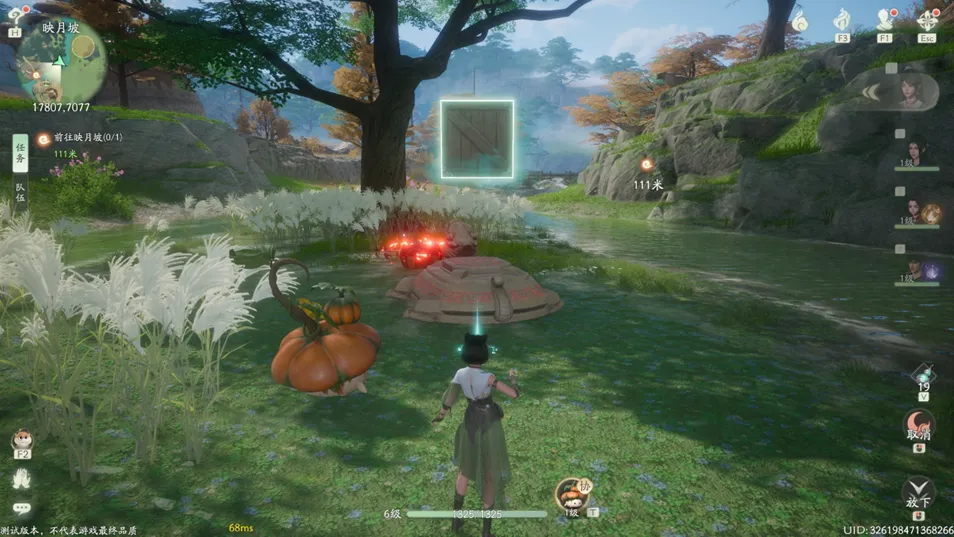Click the question mark help icon
954x537 pixels.
15,16
